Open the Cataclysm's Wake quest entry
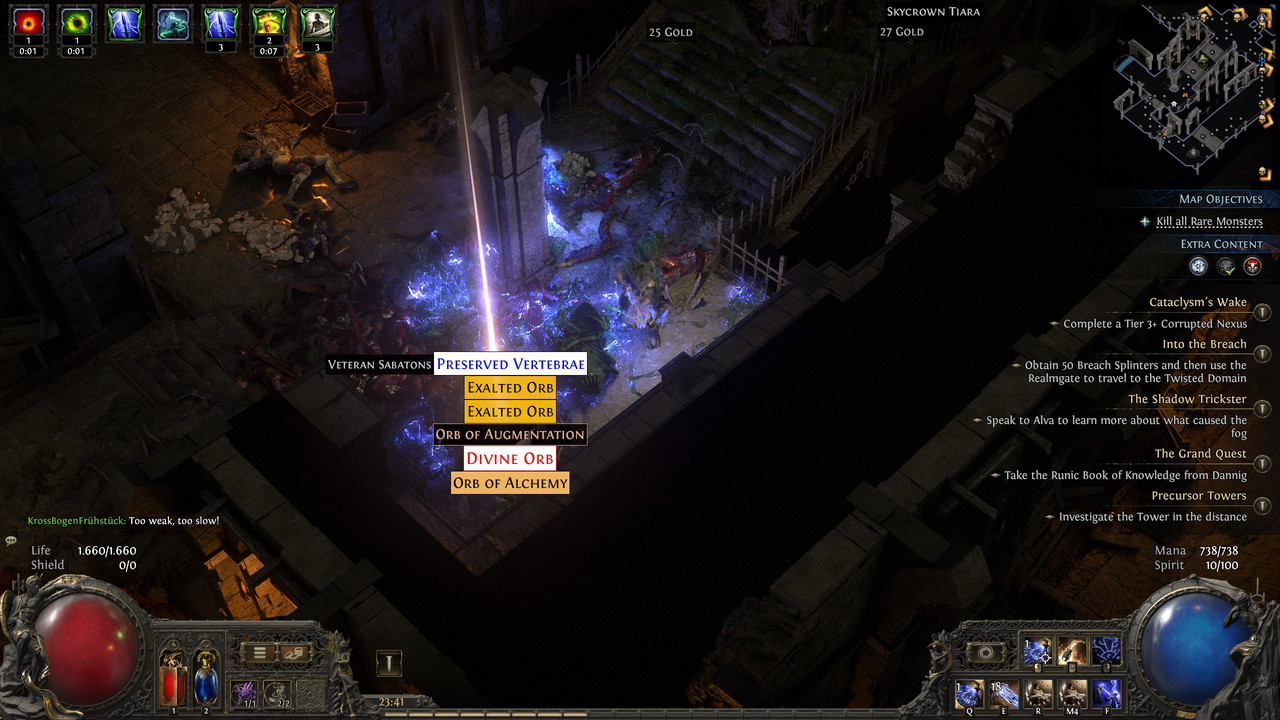Viewport: 1280px width, 720px height. tap(1197, 303)
